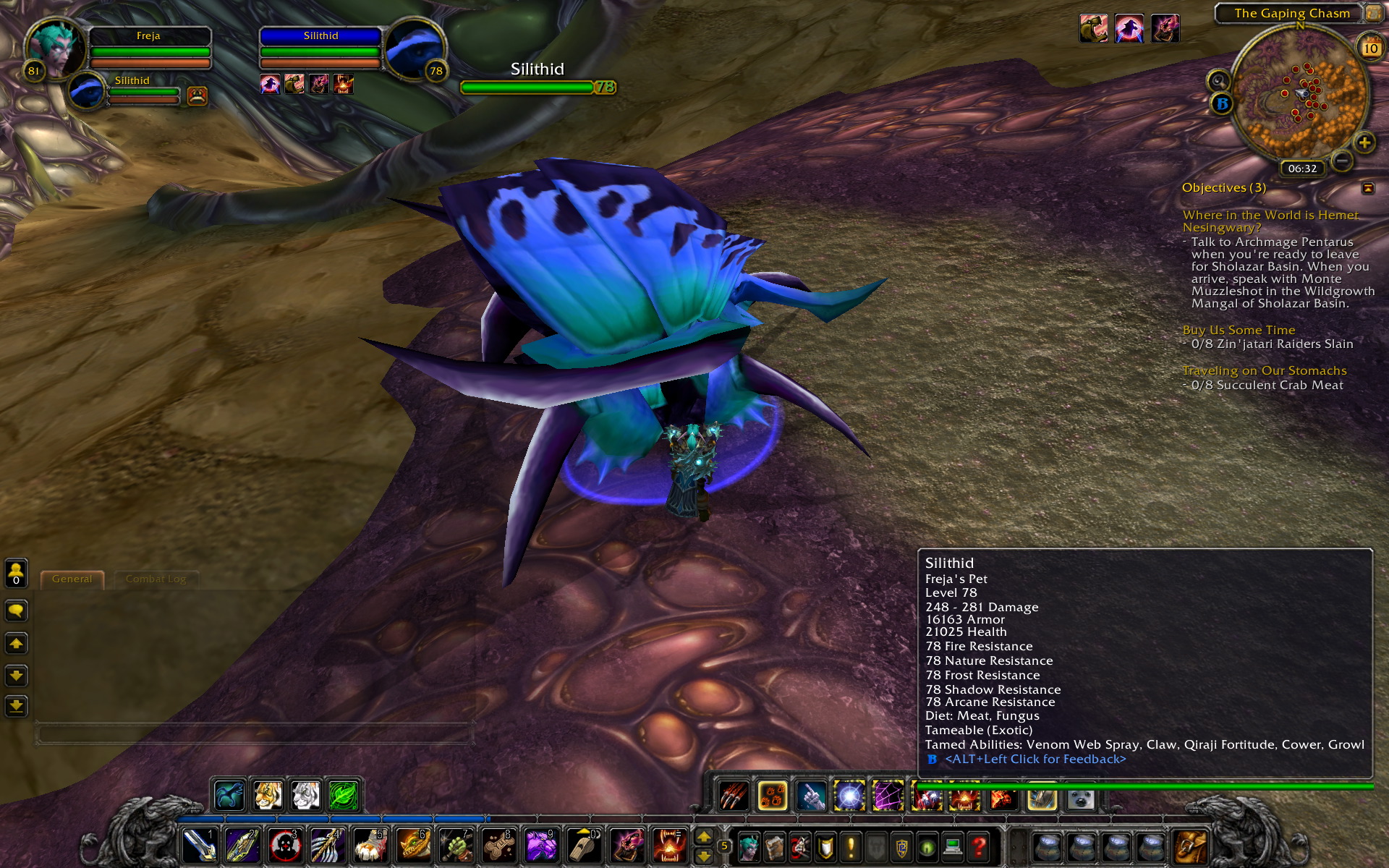The height and width of the screenshot is (868, 1389).
Task: Use the pet Claw attack ability
Action: [x=733, y=796]
